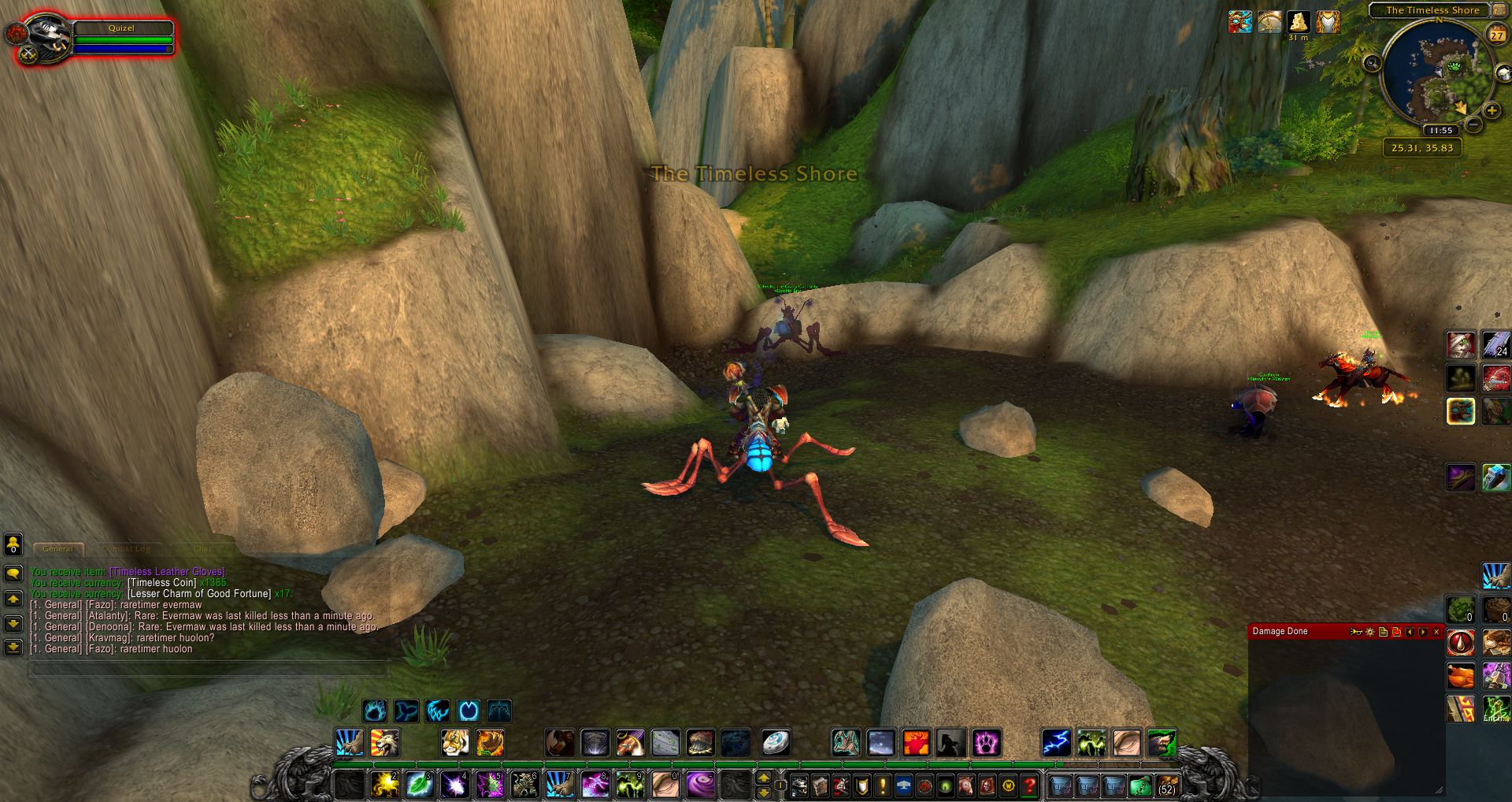Activate the blue lightning bolt ability
The height and width of the screenshot is (802, 1512).
click(x=1056, y=742)
